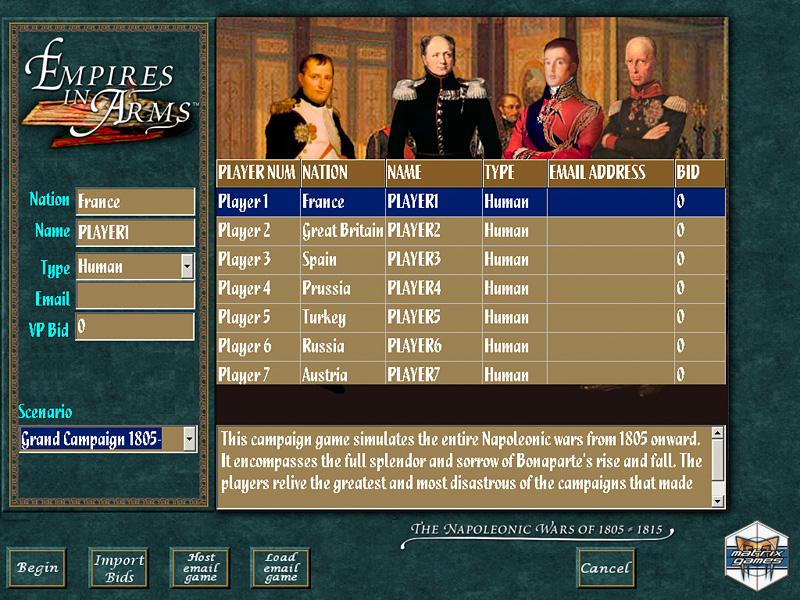Start the game with the Begin button
This screenshot has width=800, height=600.
(37, 568)
